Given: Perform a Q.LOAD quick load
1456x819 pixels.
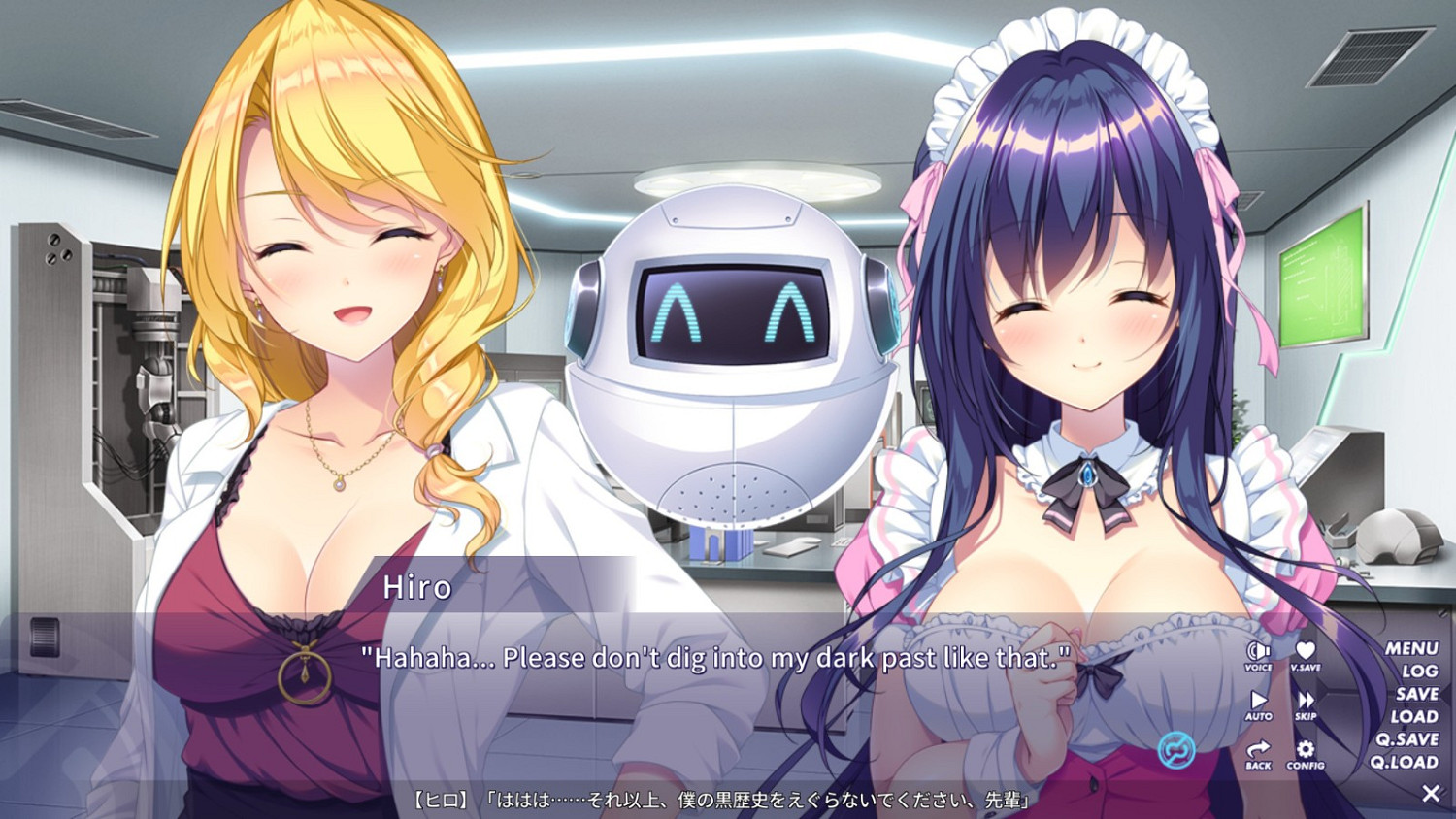Looking at the screenshot, I should 1407,763.
